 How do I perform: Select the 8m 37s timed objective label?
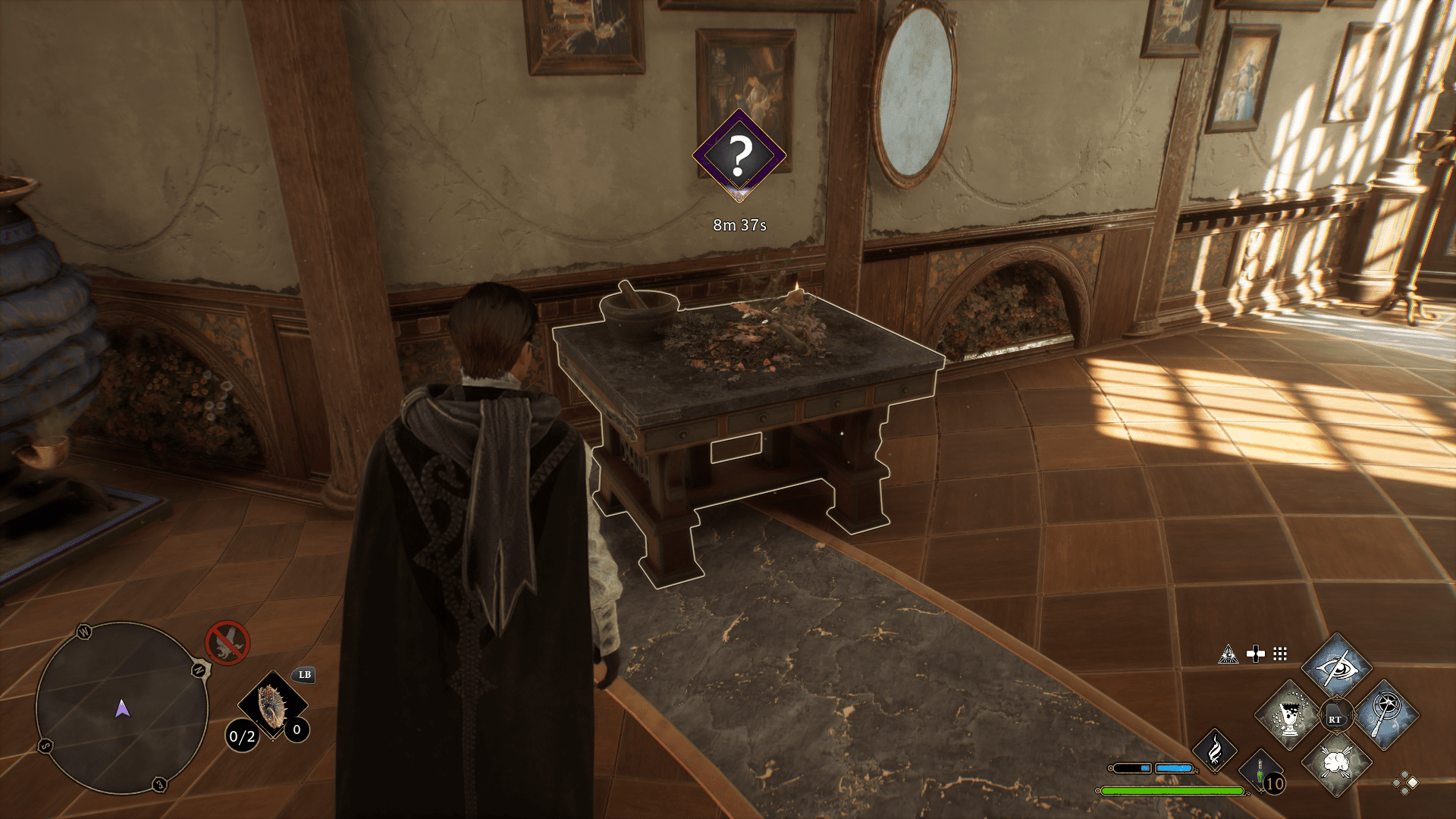point(742,224)
